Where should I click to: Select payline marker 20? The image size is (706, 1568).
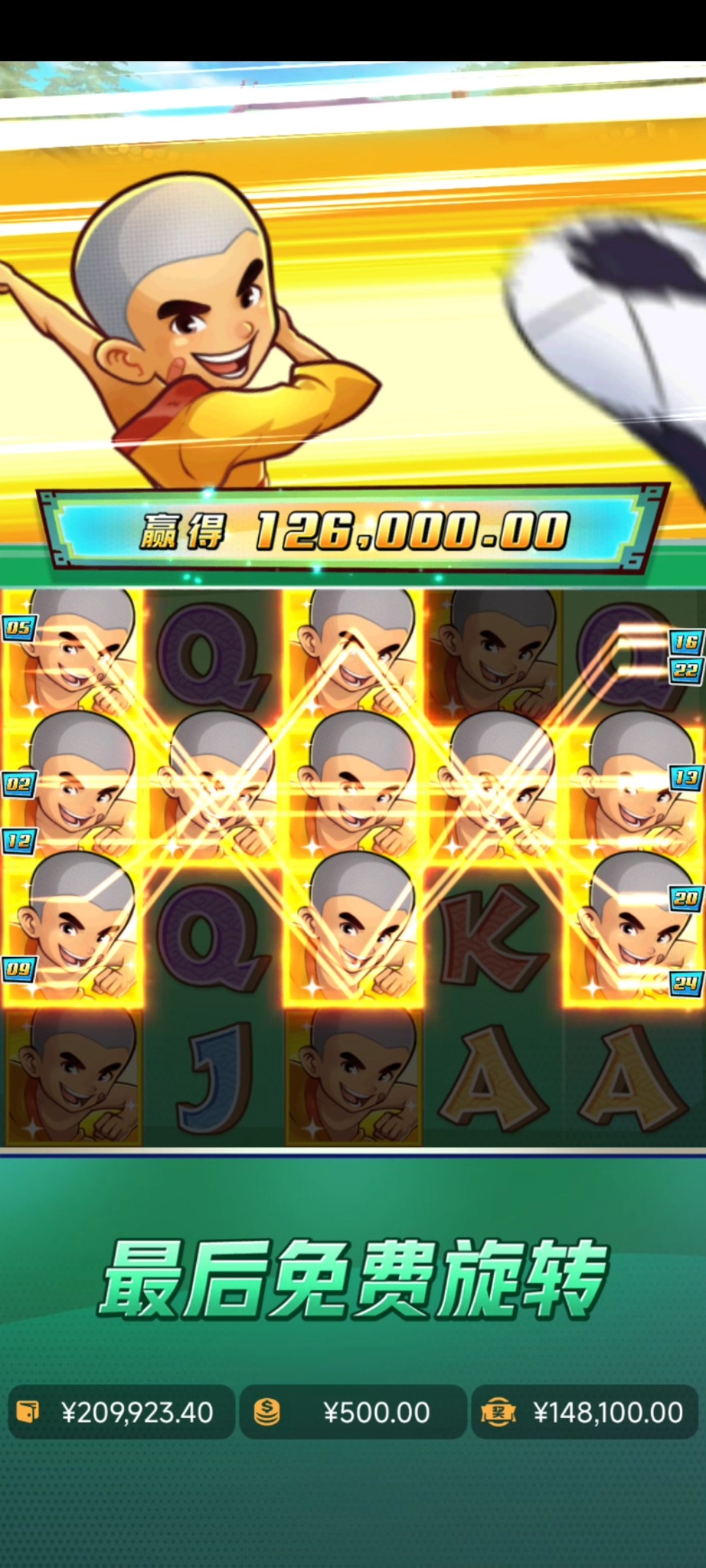tap(686, 898)
